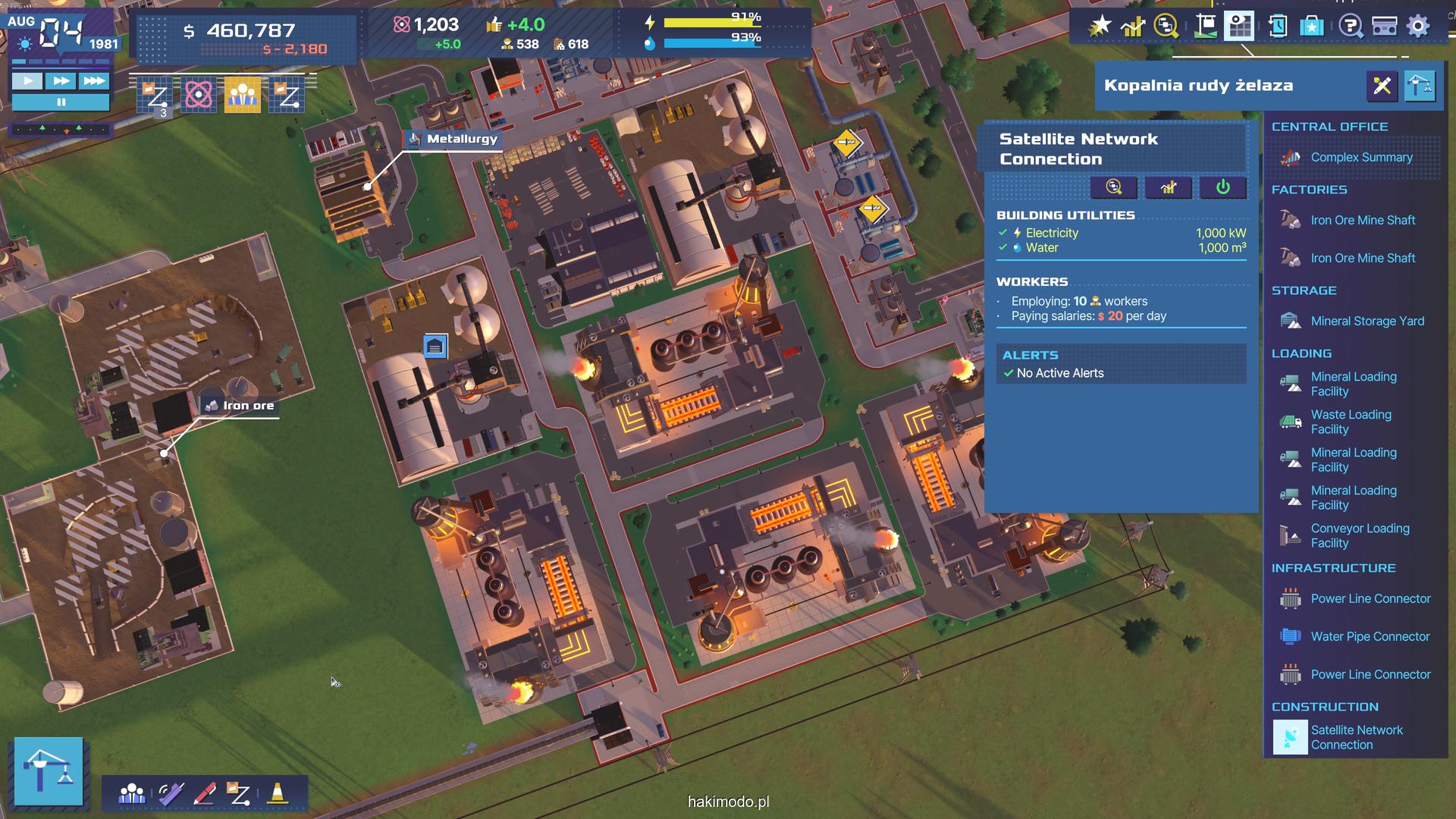
Task: Select Mineral Storage Yard entry
Action: [x=1367, y=322]
